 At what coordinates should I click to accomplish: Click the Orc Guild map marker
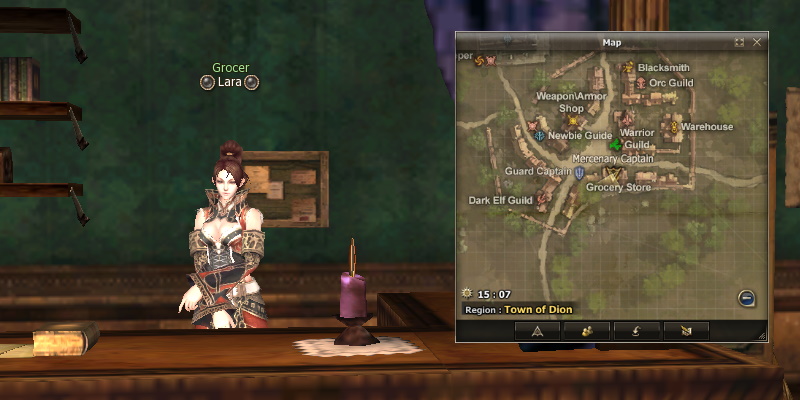point(641,82)
